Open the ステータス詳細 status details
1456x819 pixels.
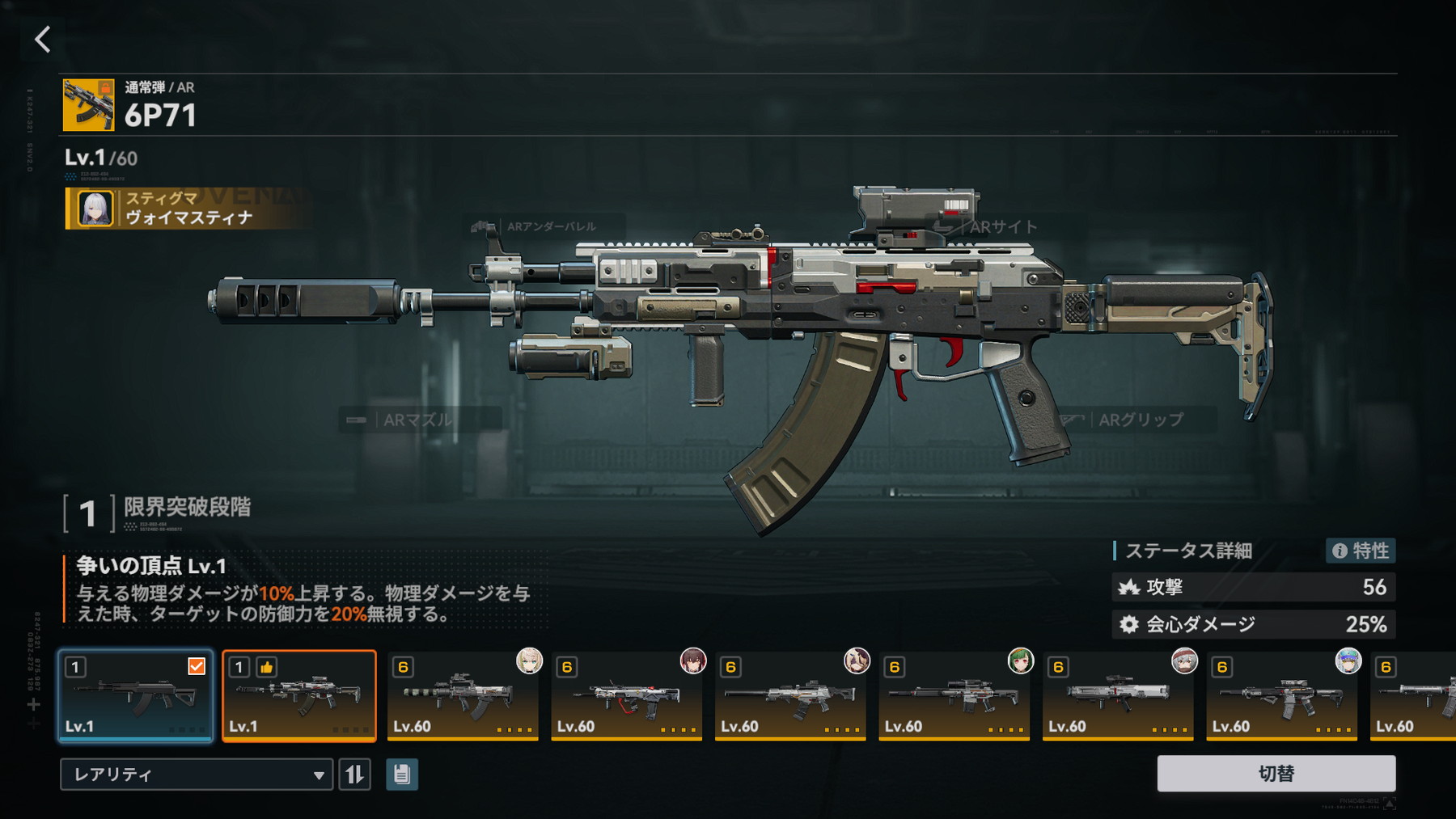[1188, 551]
